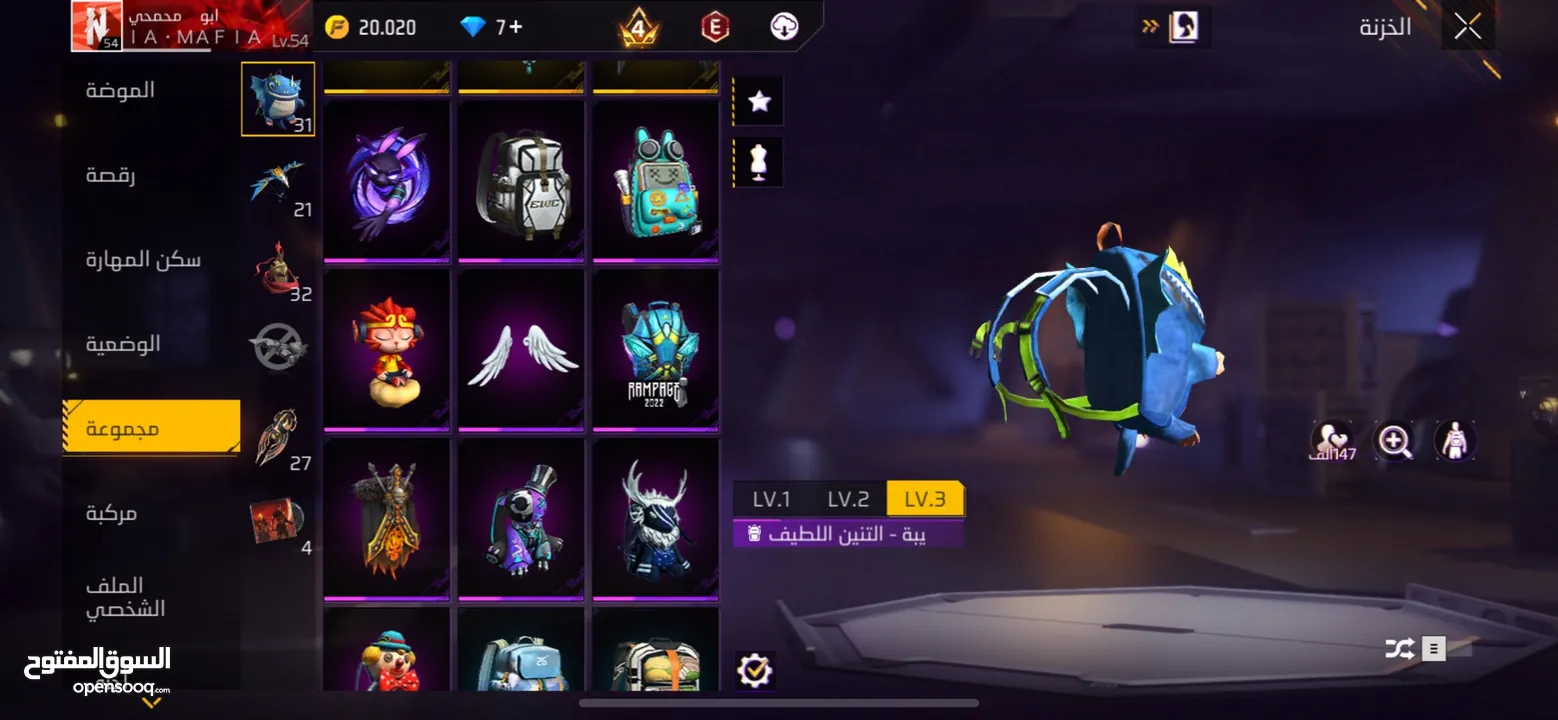Select the white EWC backpack
Screen dimensions: 1558x720
[x=521, y=180]
